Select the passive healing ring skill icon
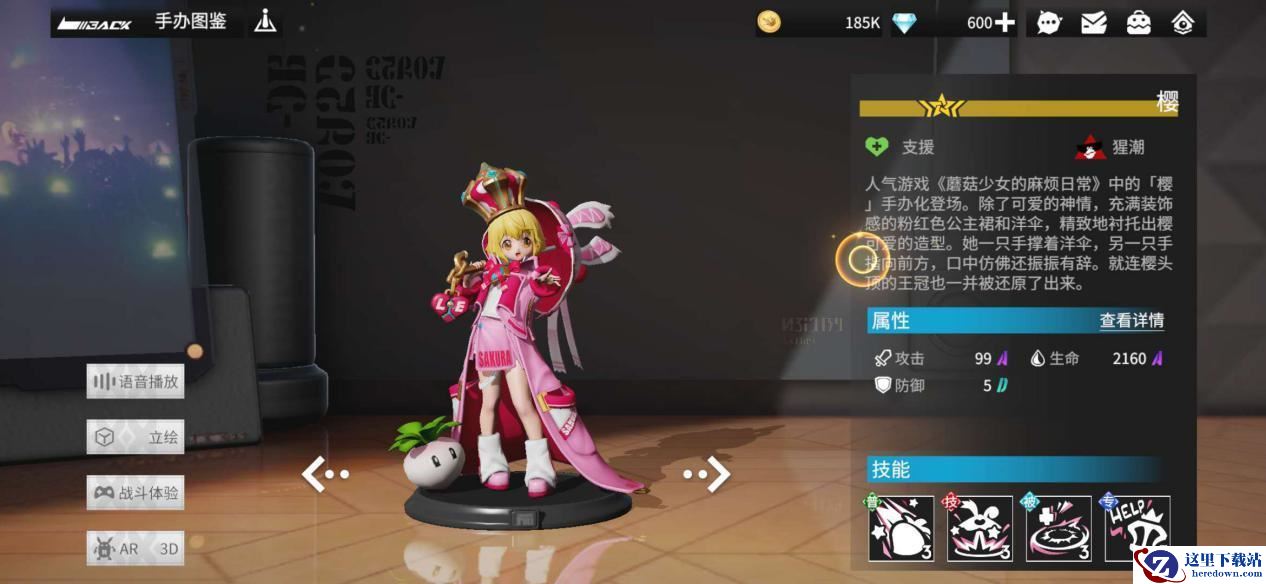The image size is (1266, 584). pos(1058,528)
